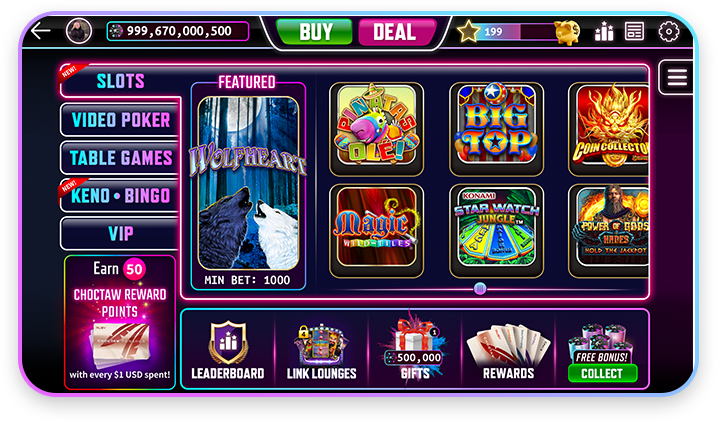View the Choctaw Reward Points promo
The image size is (717, 422).
pyautogui.click(x=119, y=322)
